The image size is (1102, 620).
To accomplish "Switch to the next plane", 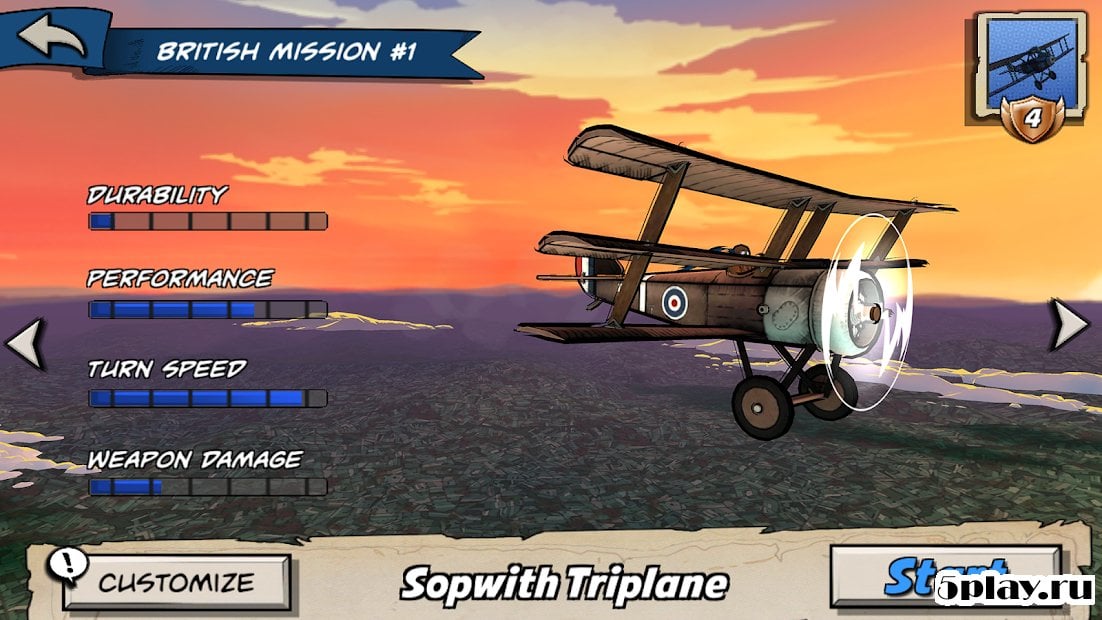I will point(1072,325).
